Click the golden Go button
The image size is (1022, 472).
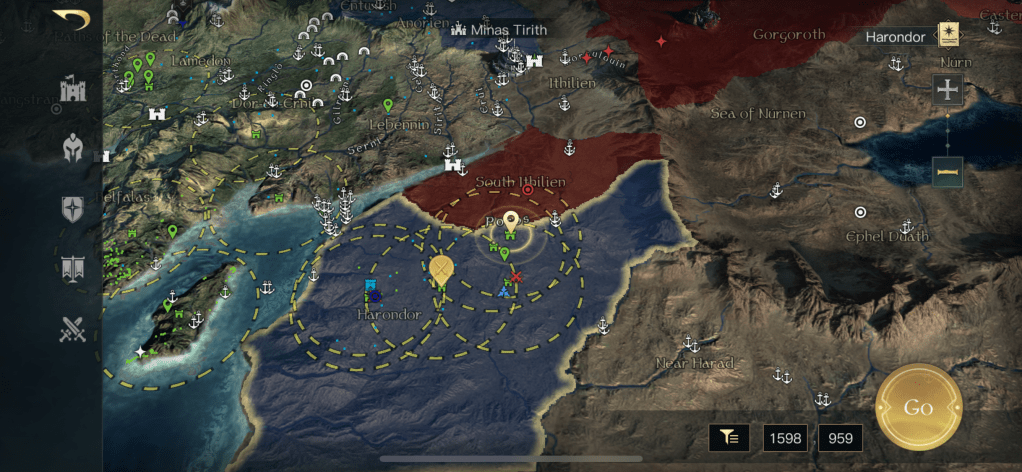click(x=918, y=407)
